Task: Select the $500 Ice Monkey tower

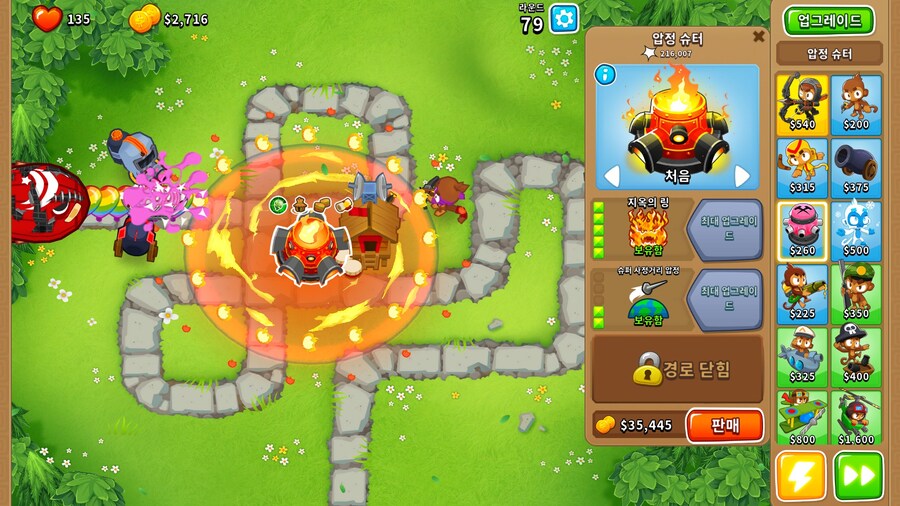Action: [856, 231]
